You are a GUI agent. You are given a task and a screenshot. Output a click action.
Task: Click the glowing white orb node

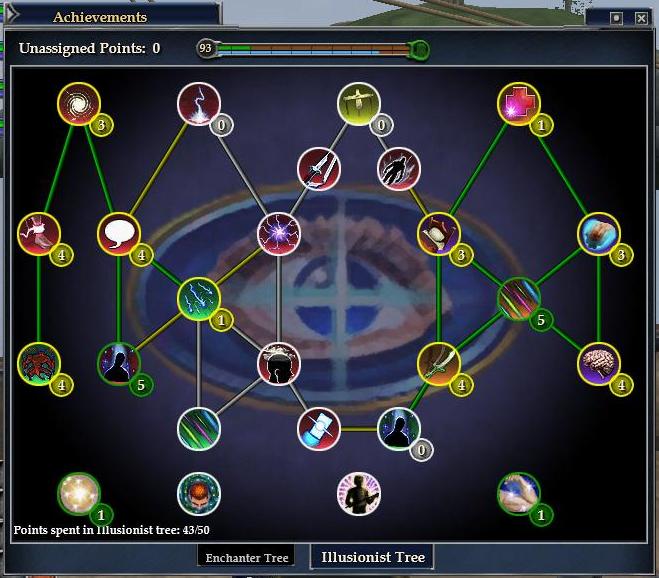(77, 493)
